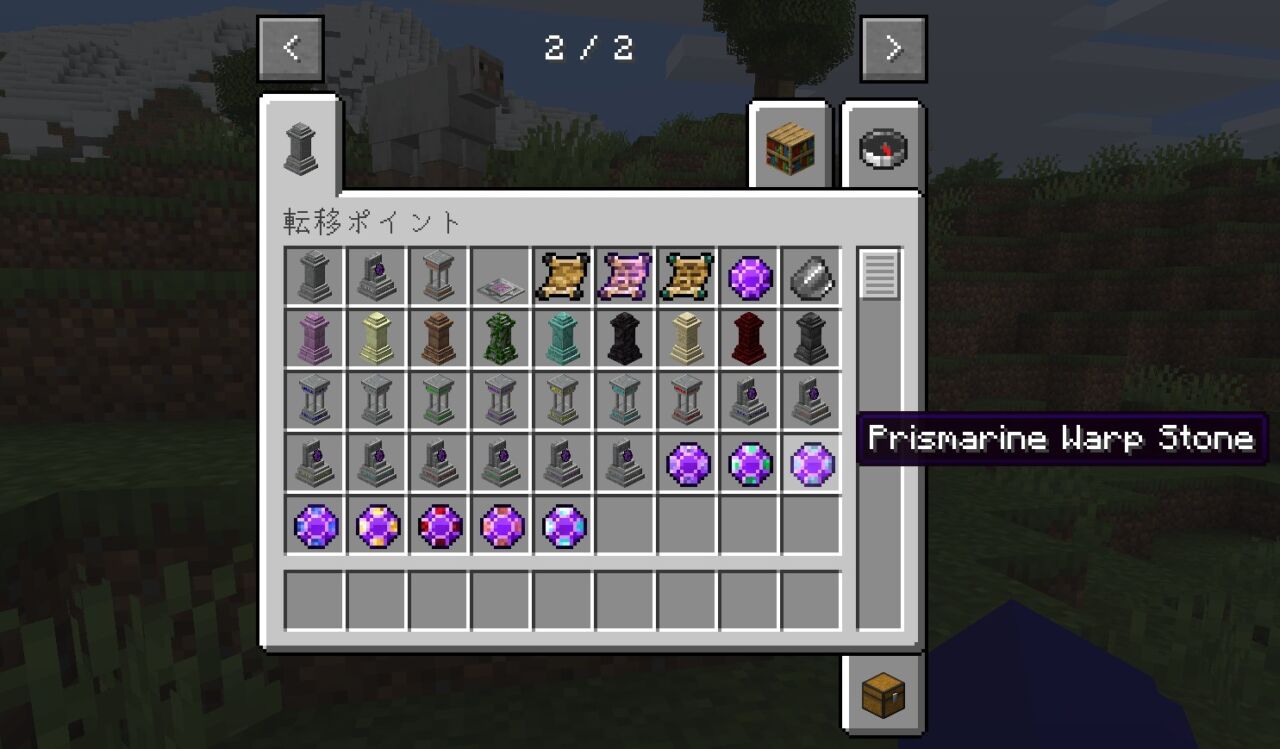Open the compass search tab

tap(883, 148)
